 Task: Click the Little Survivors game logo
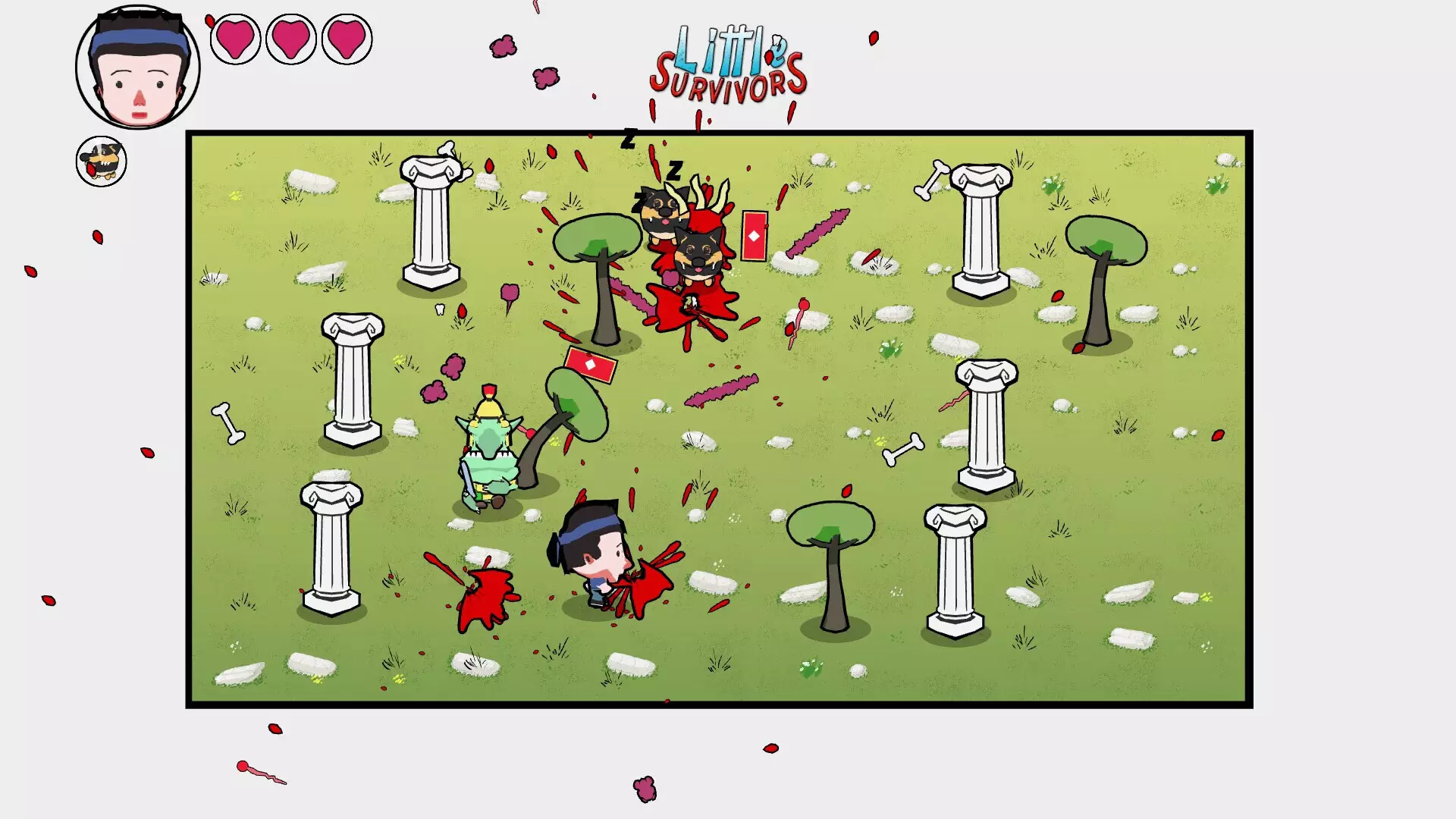point(732,64)
